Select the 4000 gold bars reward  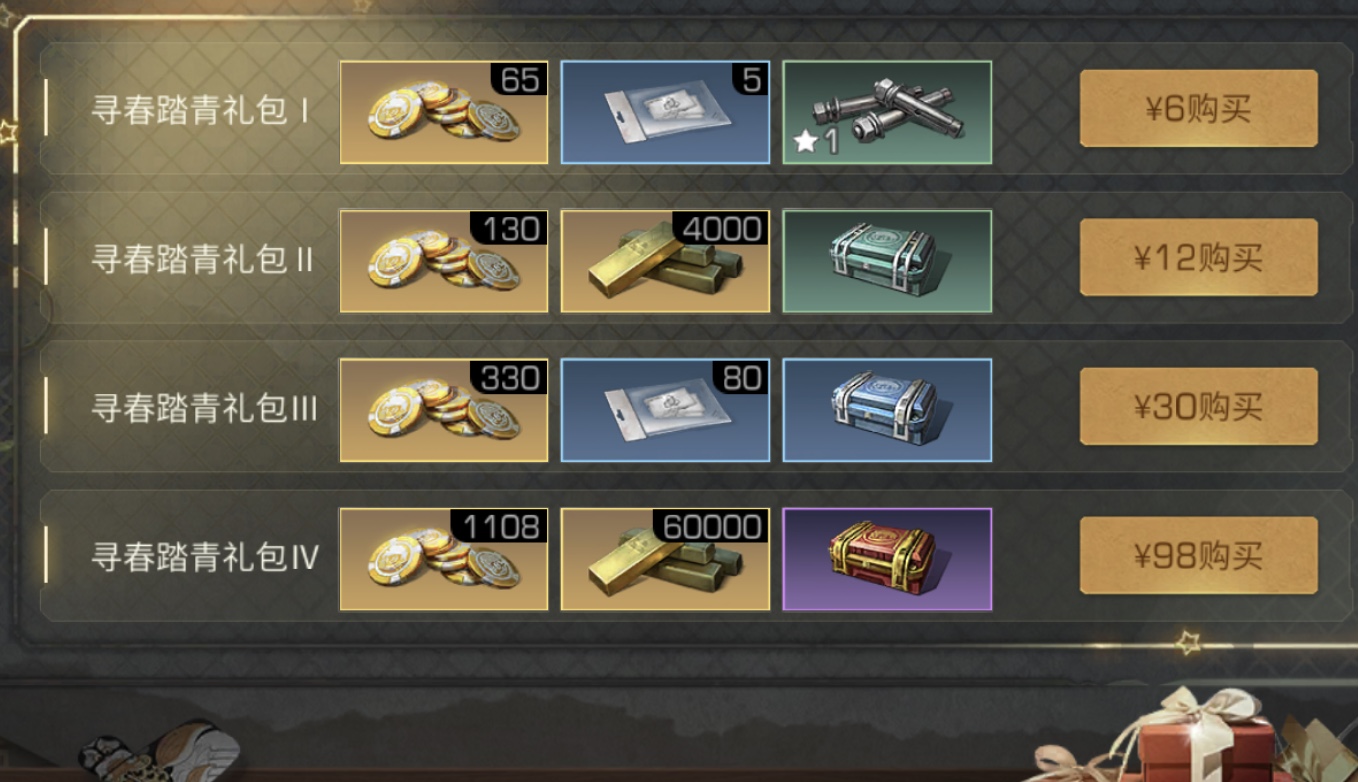pos(665,261)
